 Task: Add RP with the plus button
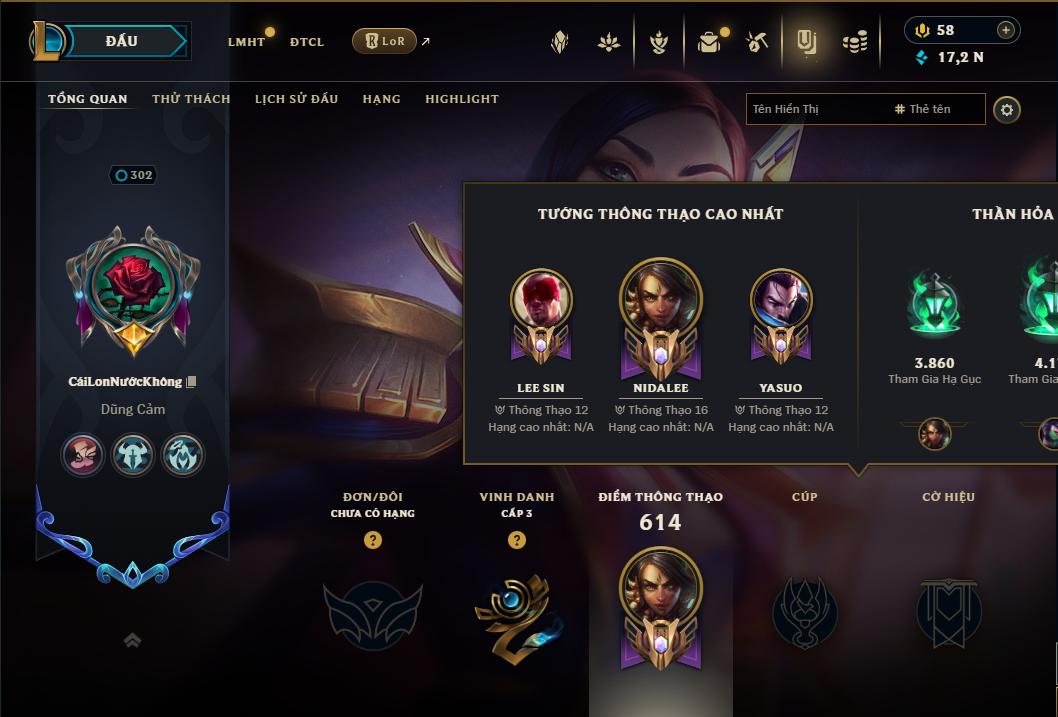pyautogui.click(x=1005, y=30)
